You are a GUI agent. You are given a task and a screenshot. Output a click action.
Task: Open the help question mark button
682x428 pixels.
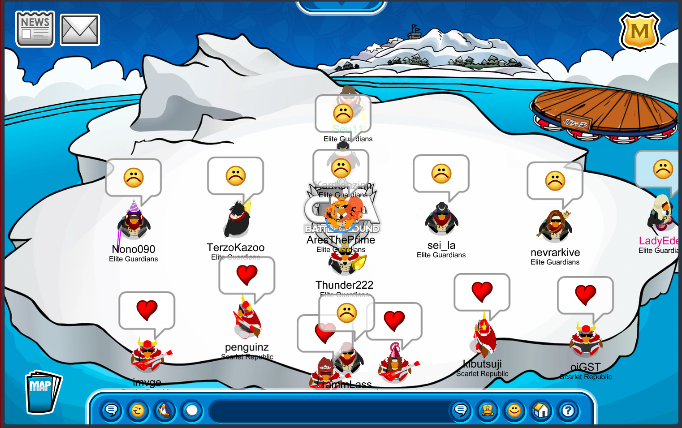567,410
